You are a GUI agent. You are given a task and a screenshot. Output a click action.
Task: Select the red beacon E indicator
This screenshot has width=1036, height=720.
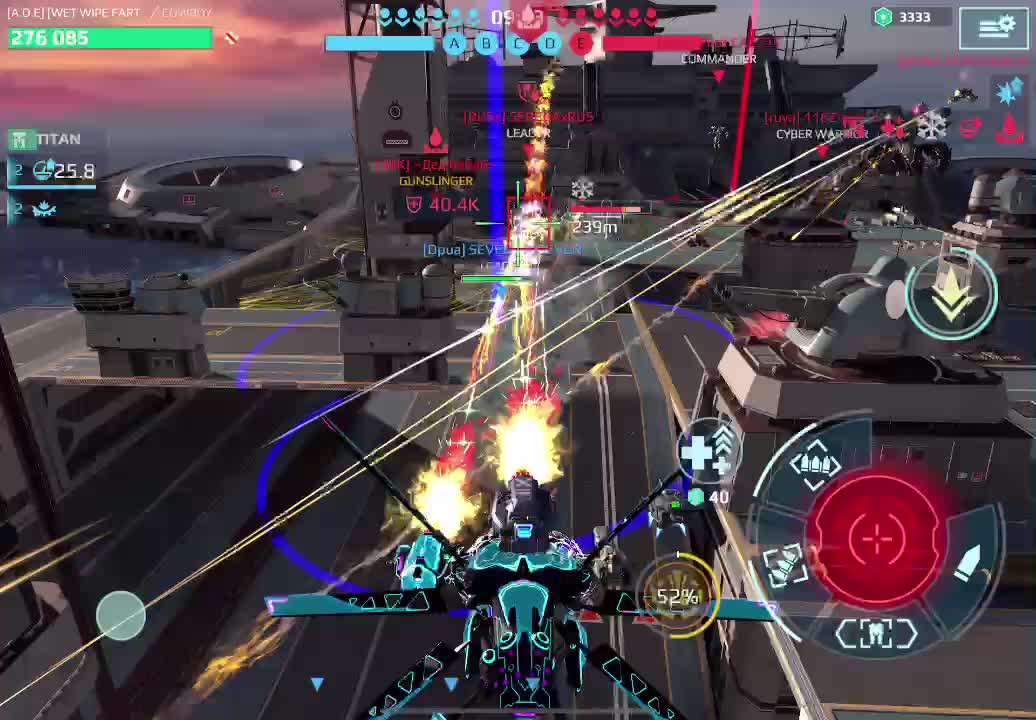[x=582, y=43]
